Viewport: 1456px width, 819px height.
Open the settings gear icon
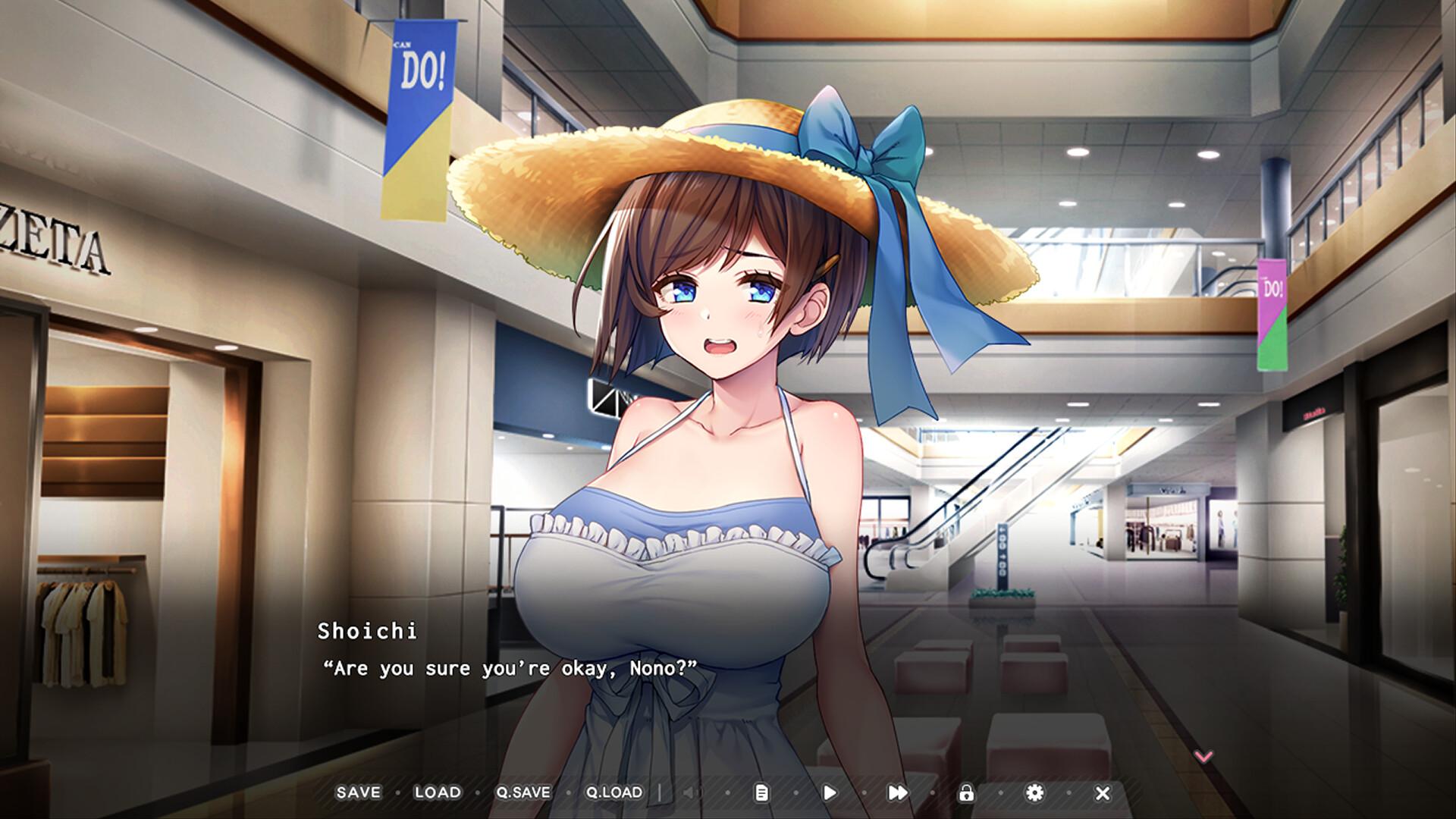1036,792
